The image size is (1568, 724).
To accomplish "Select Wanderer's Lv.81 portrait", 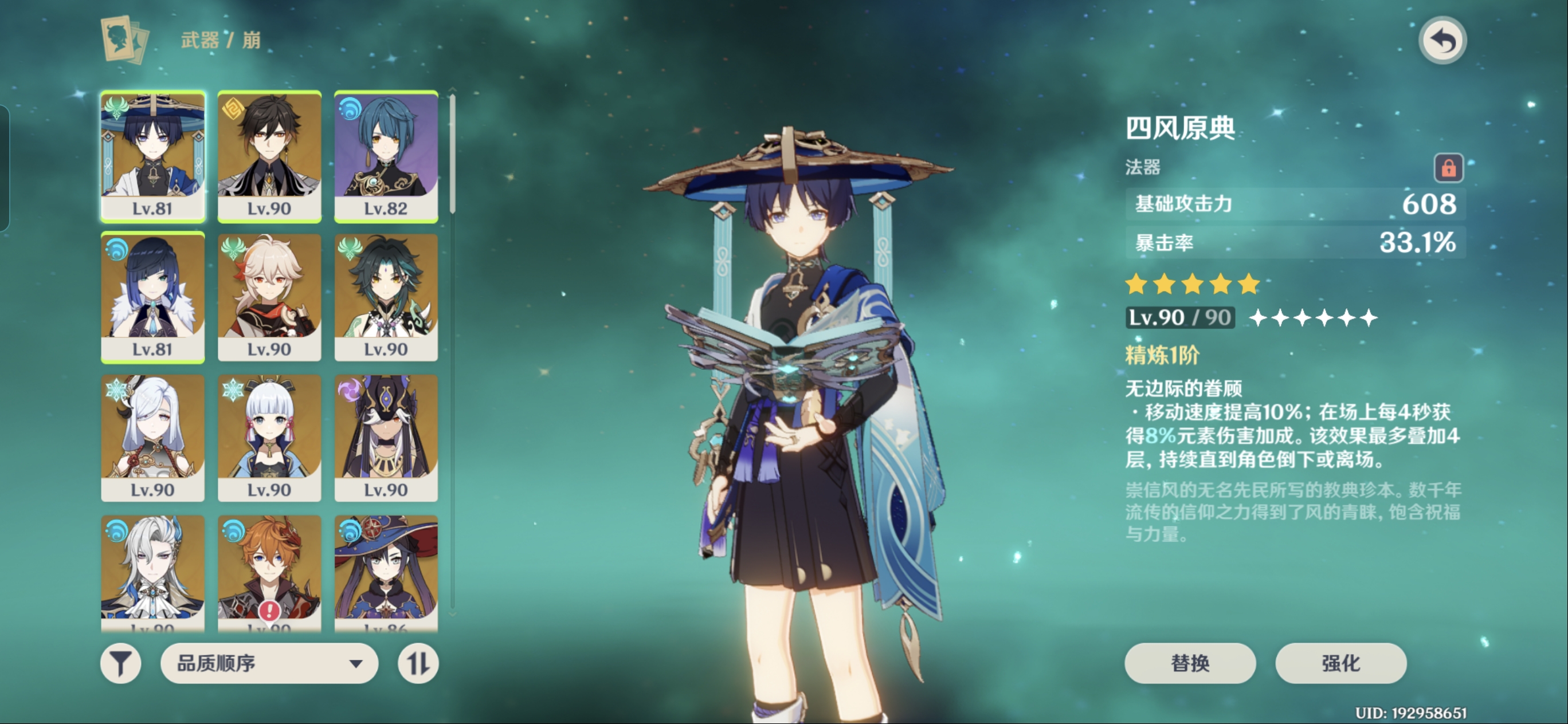I will coord(153,156).
